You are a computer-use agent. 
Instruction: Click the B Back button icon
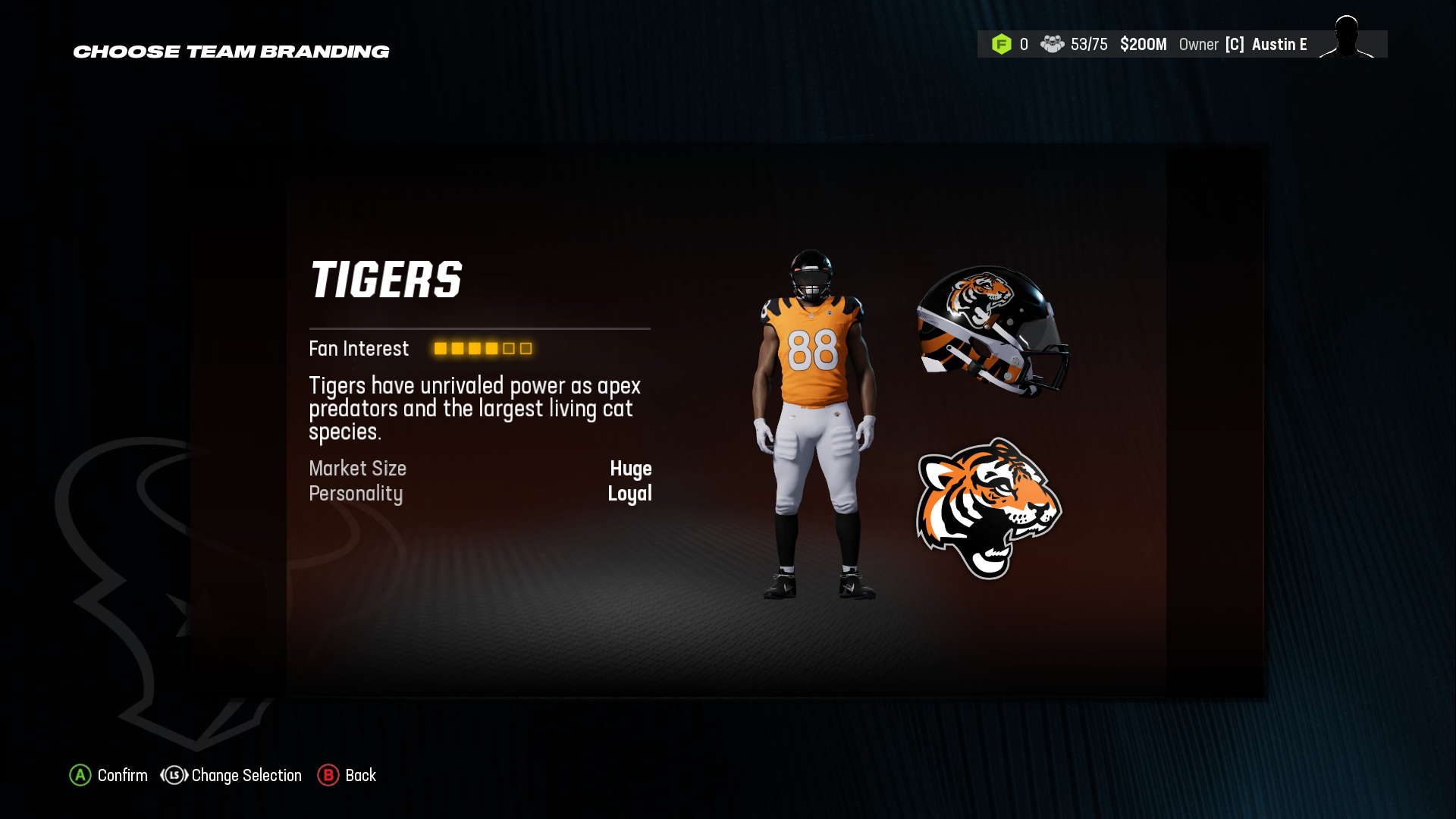tap(328, 775)
